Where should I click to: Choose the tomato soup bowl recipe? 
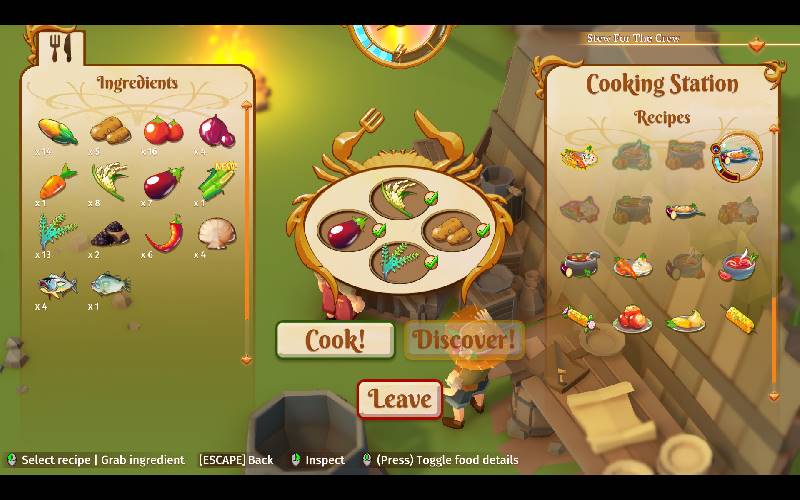[737, 265]
